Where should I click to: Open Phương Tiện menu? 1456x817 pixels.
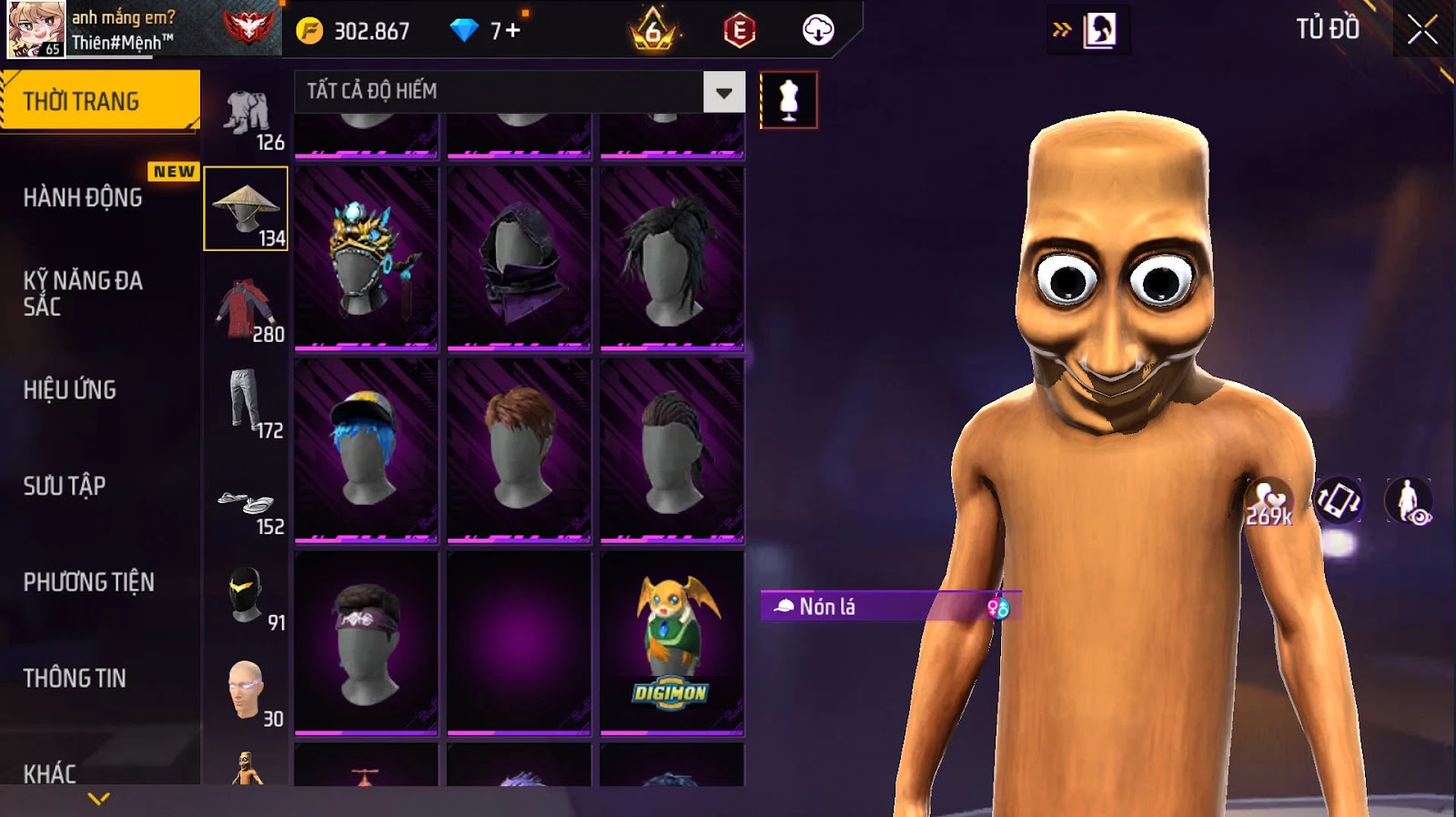click(x=88, y=582)
